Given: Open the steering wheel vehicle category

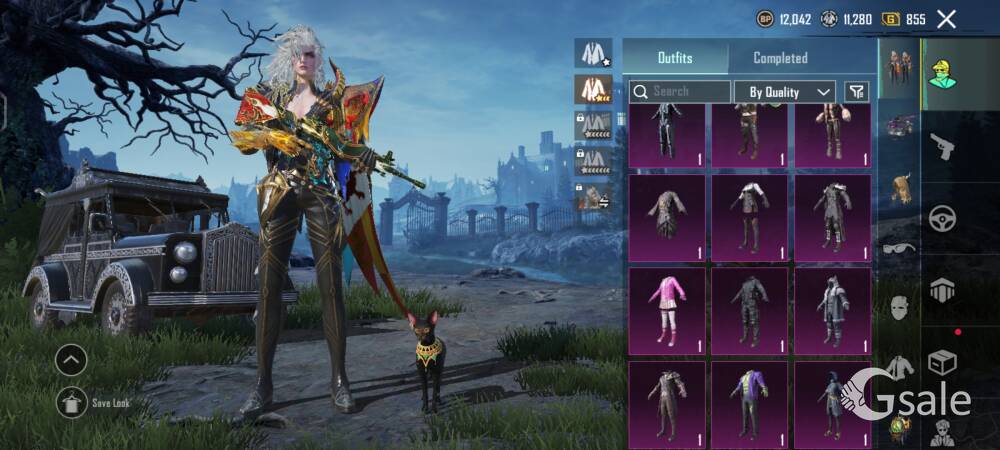Looking at the screenshot, I should coord(942,218).
